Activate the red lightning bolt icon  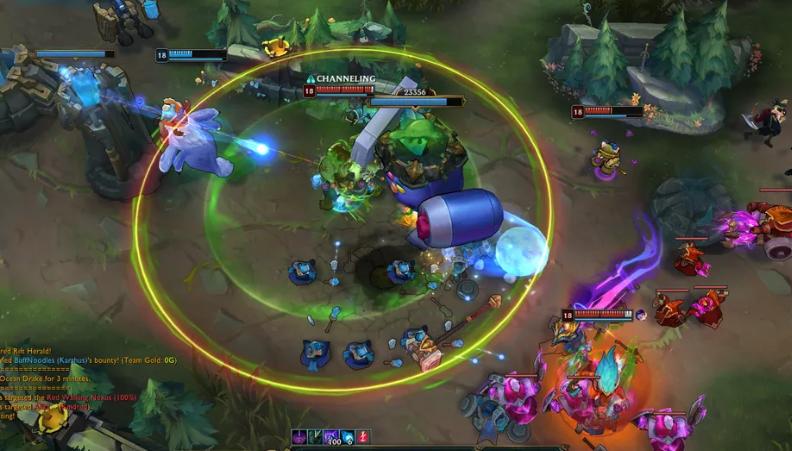(x=363, y=437)
